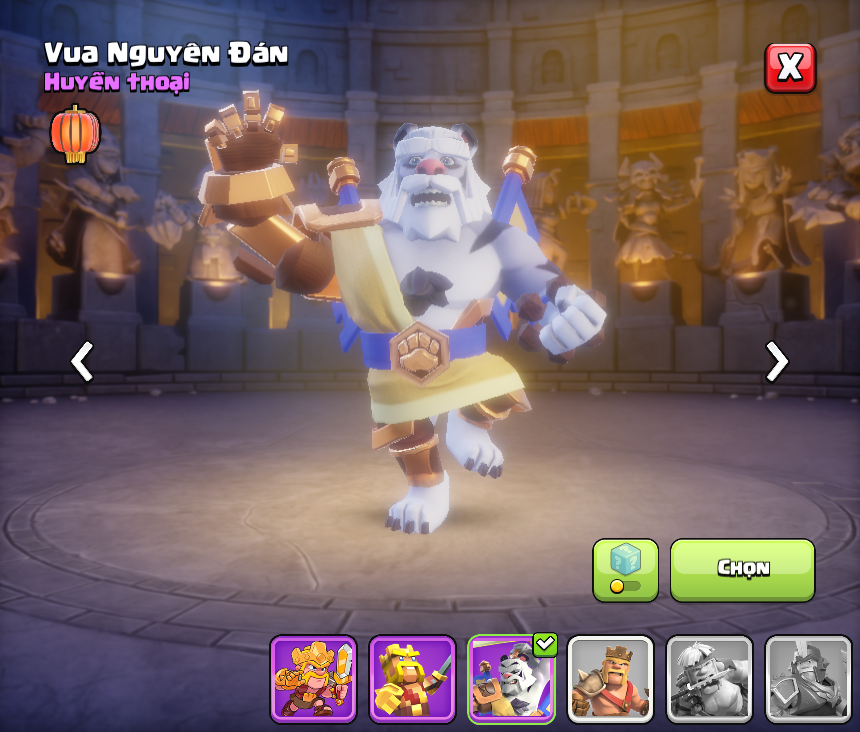Viewport: 860px width, 732px height.
Task: Choose the gold crowned king with sword thumbnail
Action: [x=412, y=678]
